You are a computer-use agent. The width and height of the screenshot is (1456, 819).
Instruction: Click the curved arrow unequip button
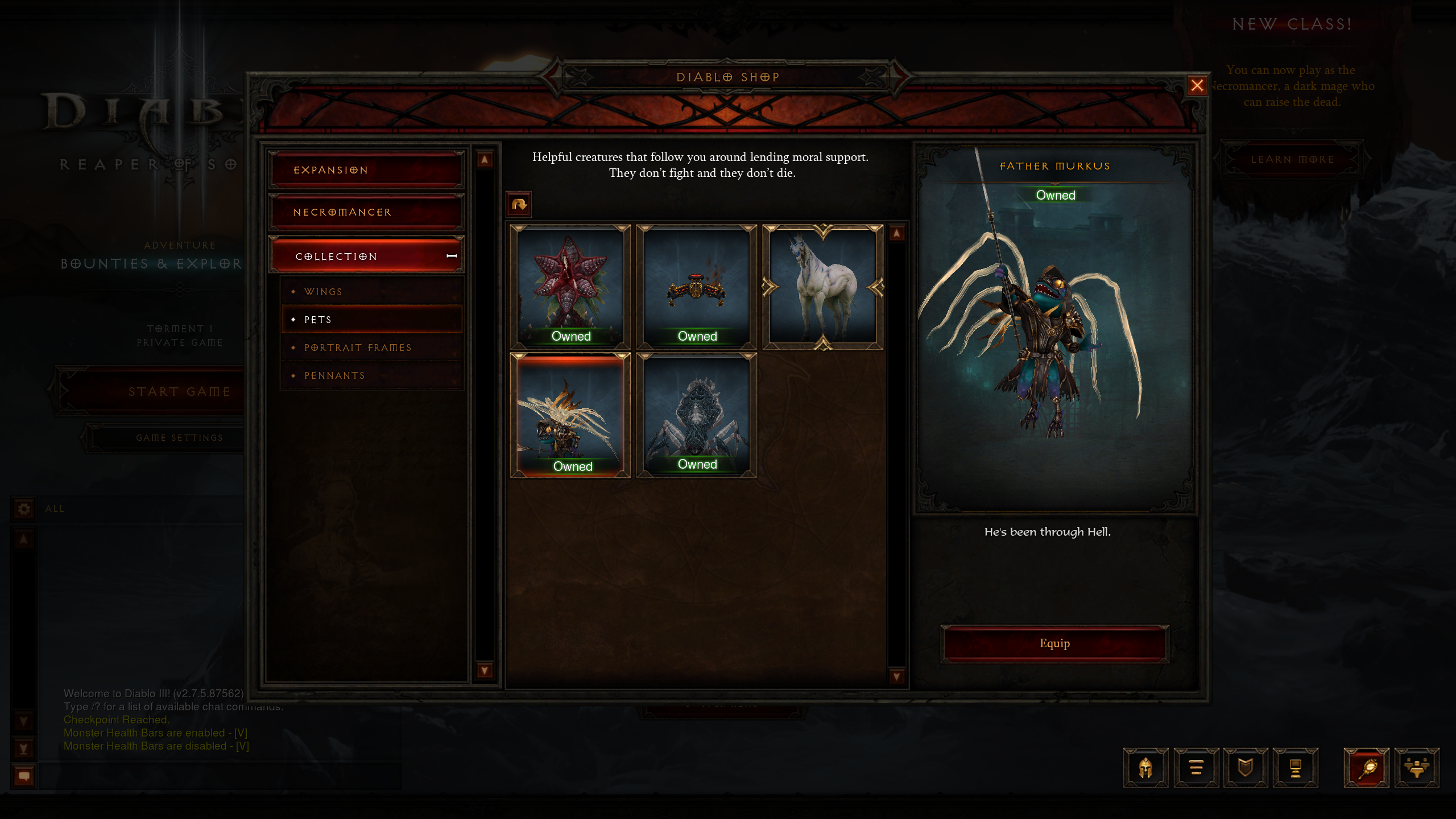click(x=519, y=204)
